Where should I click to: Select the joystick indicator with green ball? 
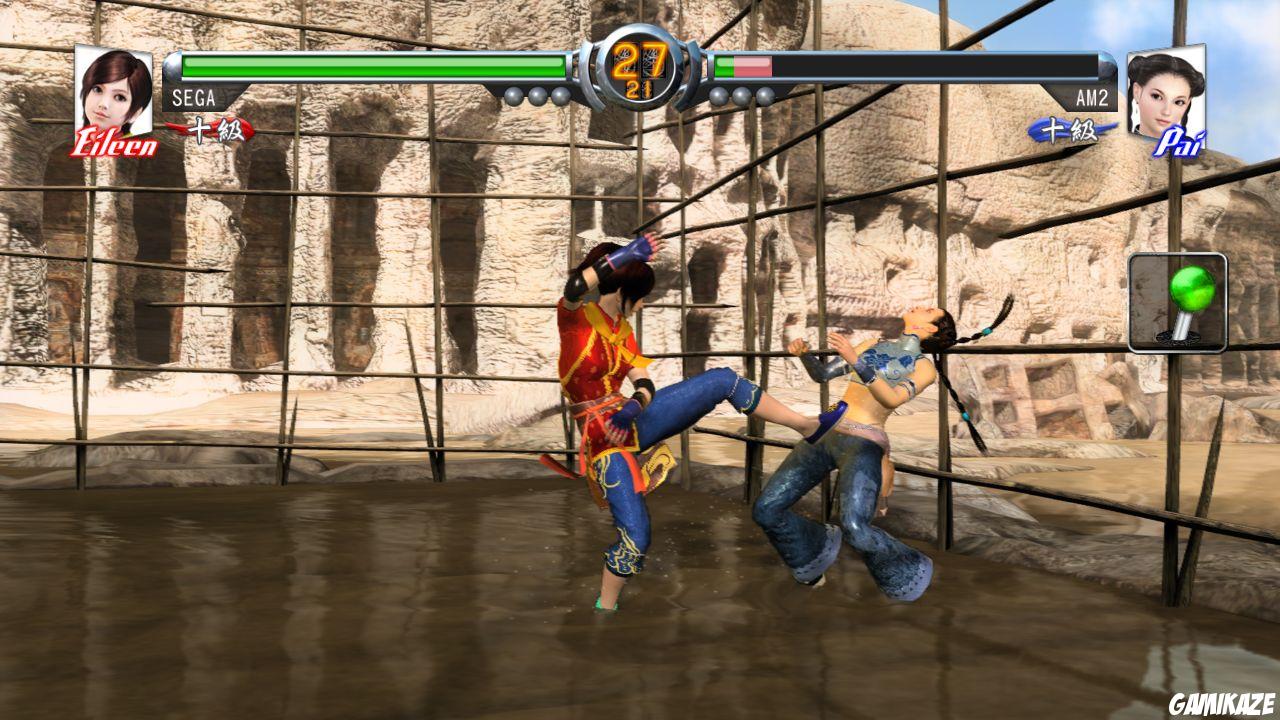pyautogui.click(x=1178, y=301)
